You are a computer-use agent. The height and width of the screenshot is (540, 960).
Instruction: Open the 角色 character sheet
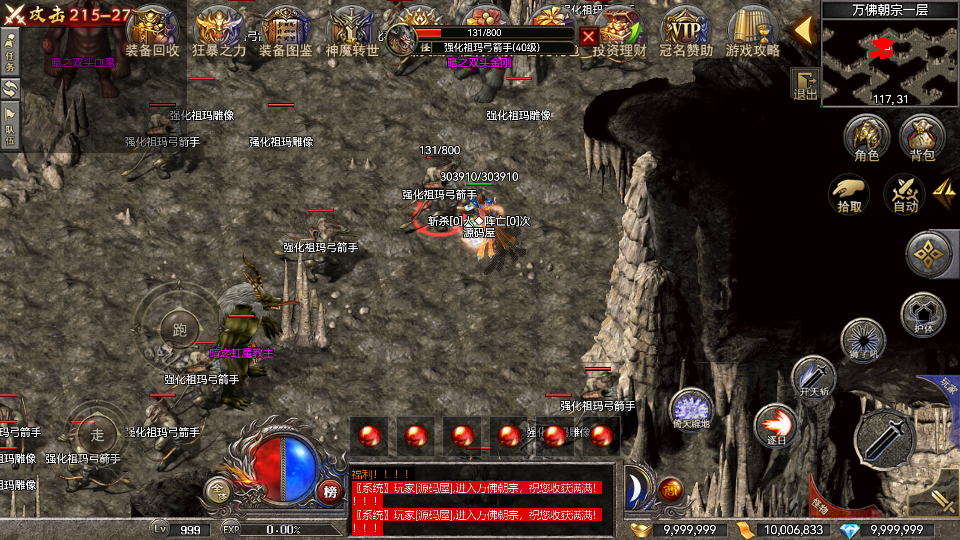pyautogui.click(x=867, y=138)
